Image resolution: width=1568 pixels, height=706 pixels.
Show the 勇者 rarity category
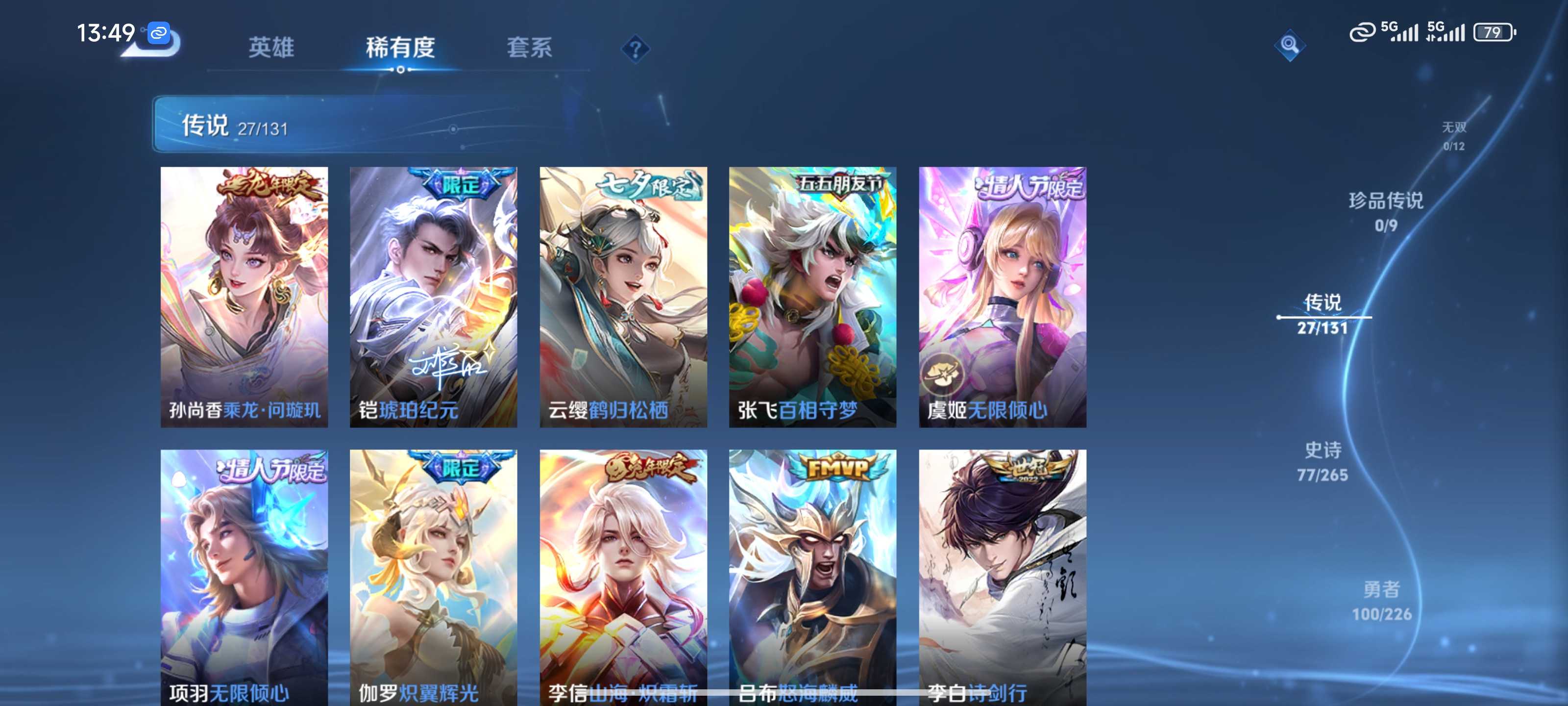[x=1382, y=601]
